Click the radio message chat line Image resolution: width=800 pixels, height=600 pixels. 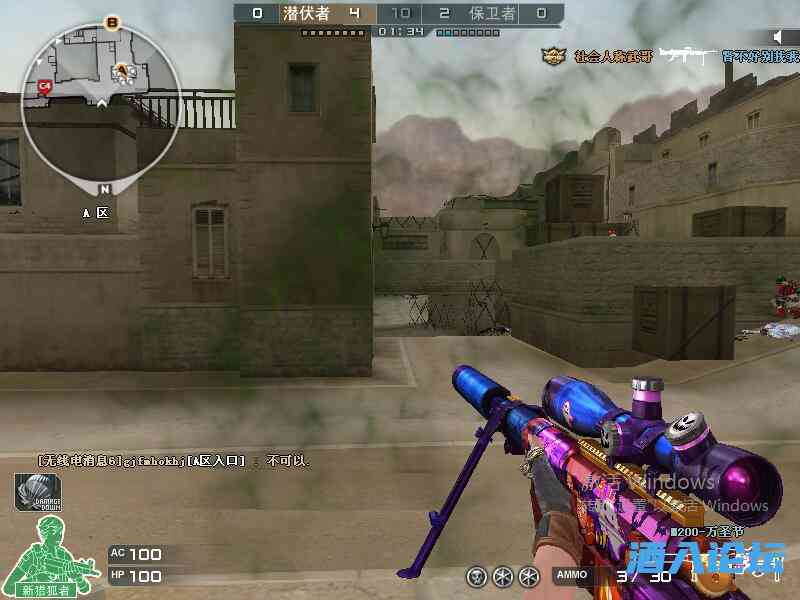175,461
